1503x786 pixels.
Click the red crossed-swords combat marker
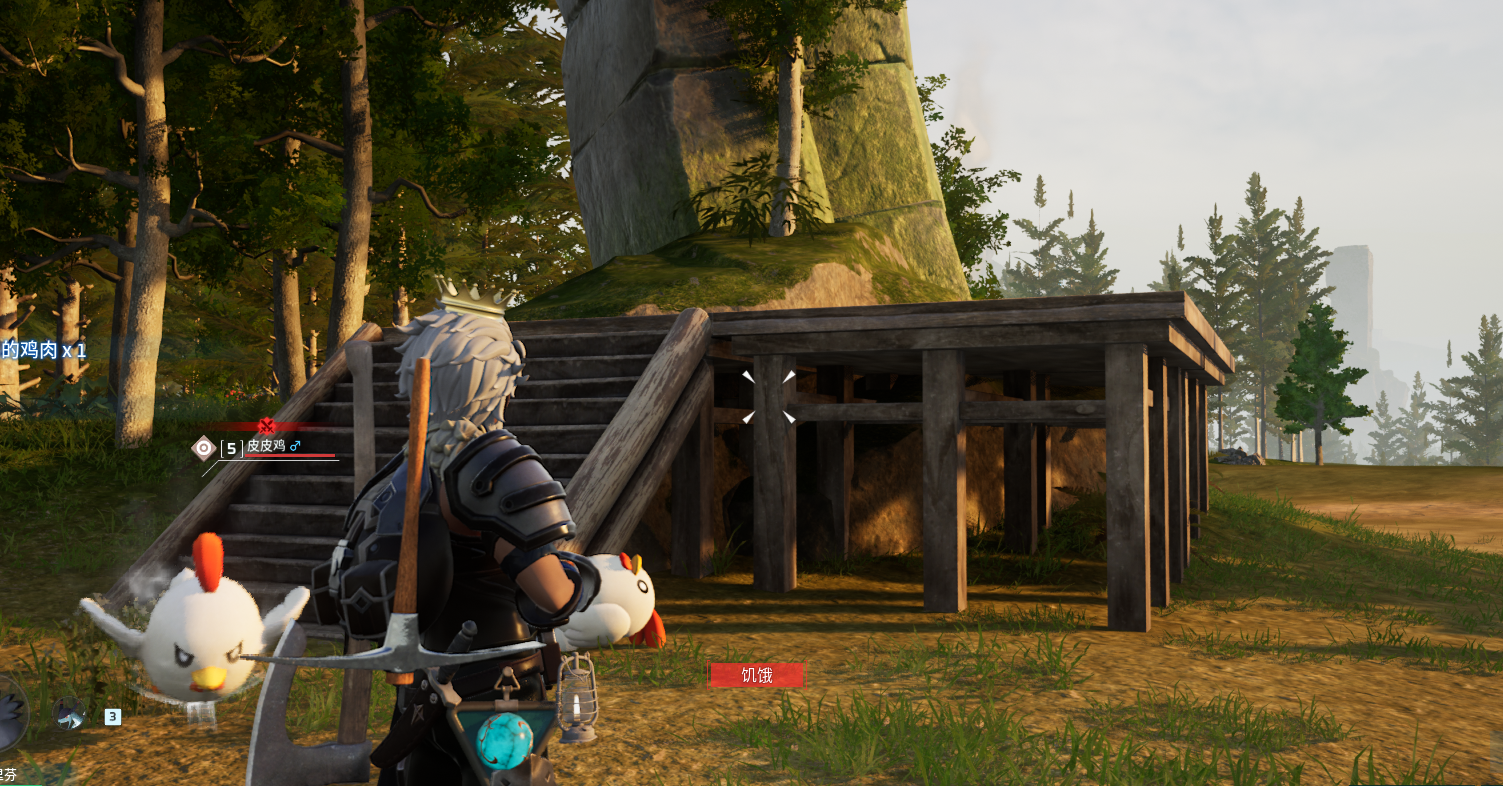[x=266, y=426]
